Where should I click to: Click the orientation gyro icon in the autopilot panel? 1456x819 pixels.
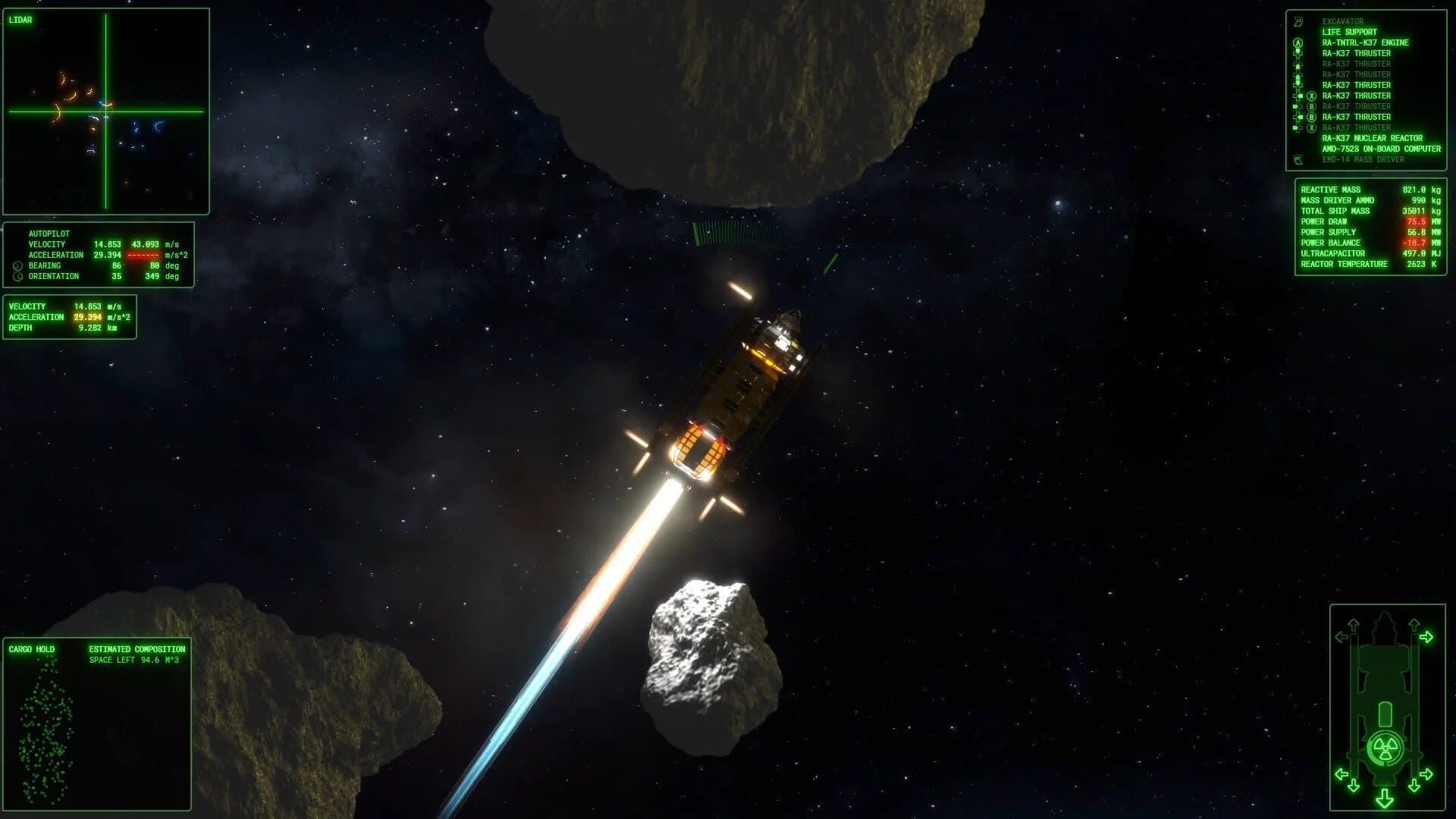[x=17, y=276]
